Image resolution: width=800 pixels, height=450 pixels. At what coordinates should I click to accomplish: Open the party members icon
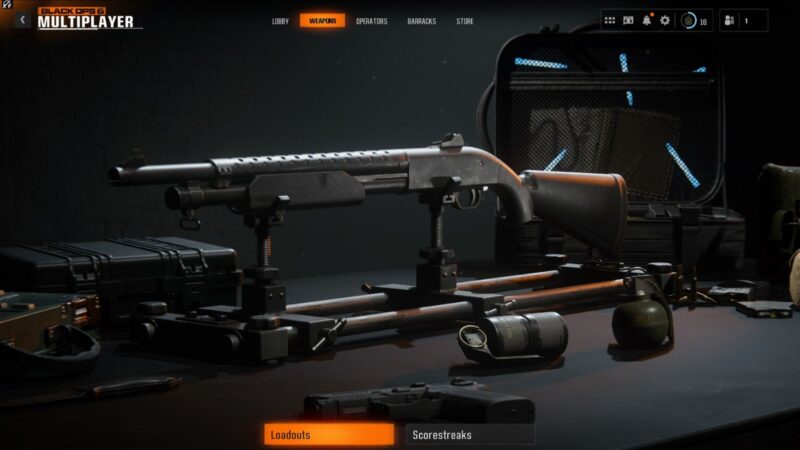728,20
